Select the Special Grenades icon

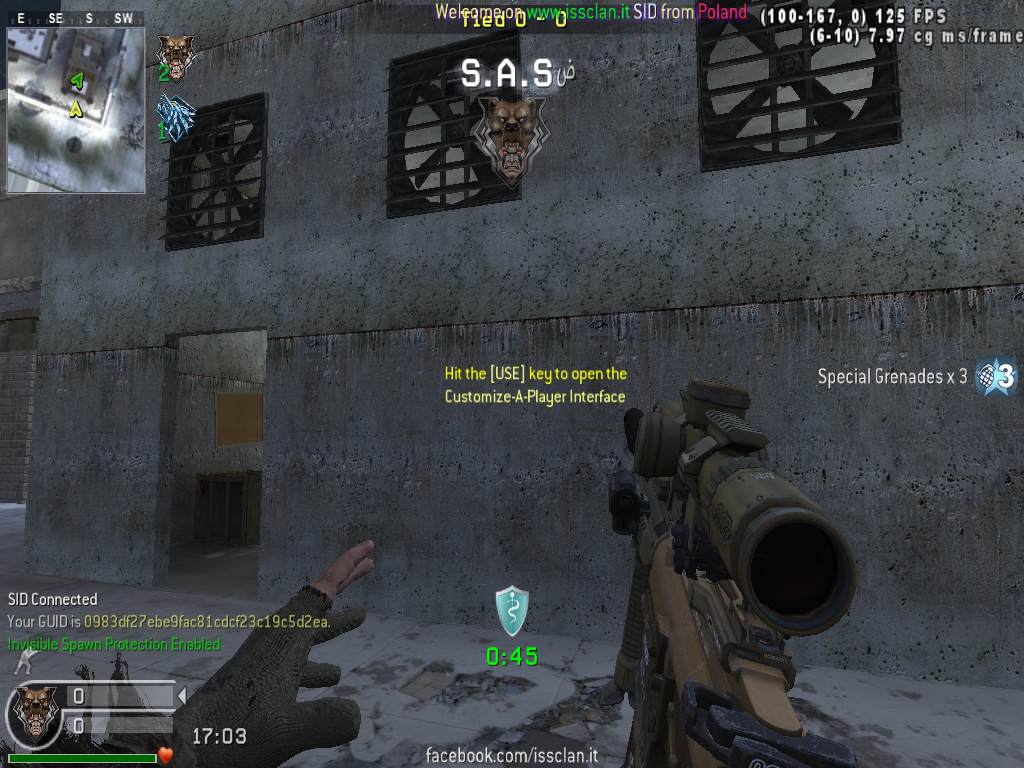[997, 376]
